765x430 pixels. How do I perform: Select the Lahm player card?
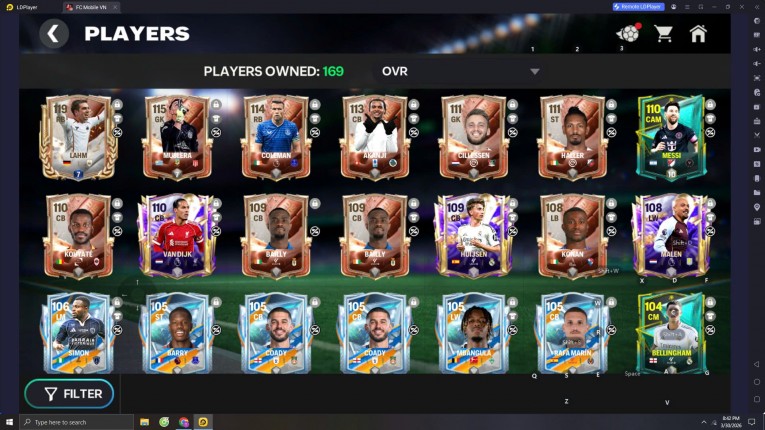pyautogui.click(x=78, y=138)
